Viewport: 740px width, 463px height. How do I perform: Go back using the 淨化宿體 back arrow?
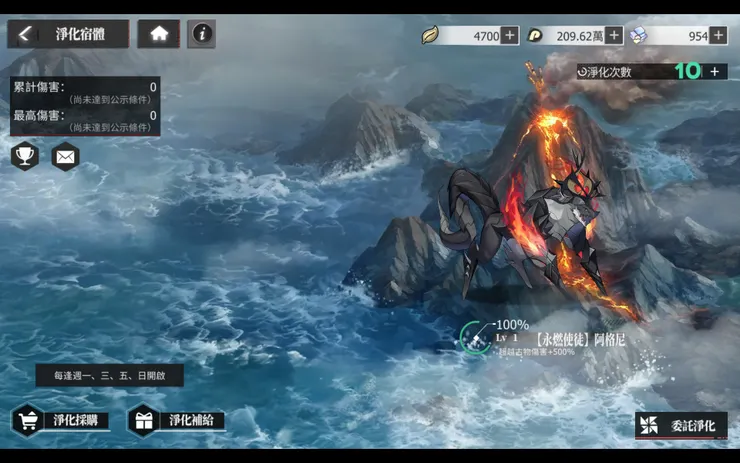point(25,34)
